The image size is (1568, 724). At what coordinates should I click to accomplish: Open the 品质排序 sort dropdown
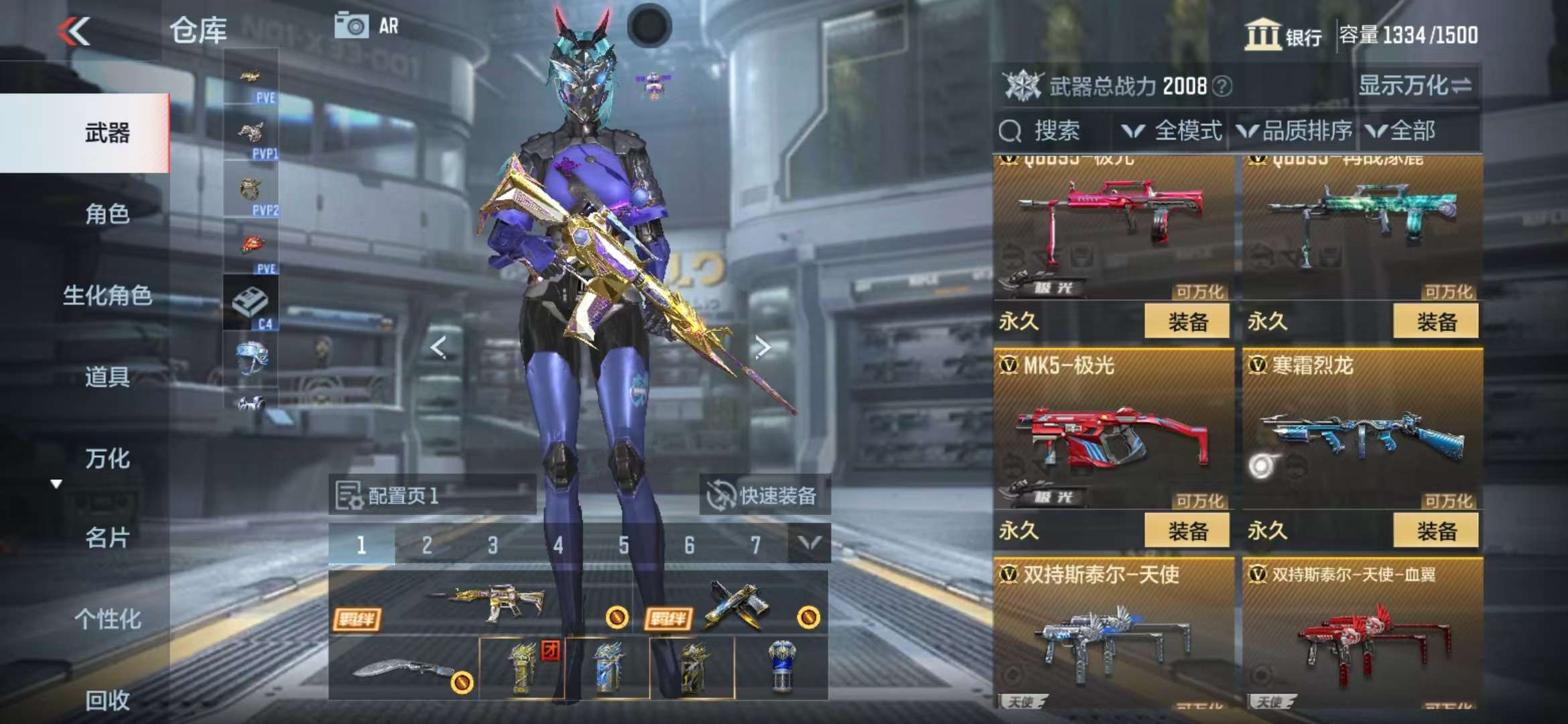tap(1295, 131)
